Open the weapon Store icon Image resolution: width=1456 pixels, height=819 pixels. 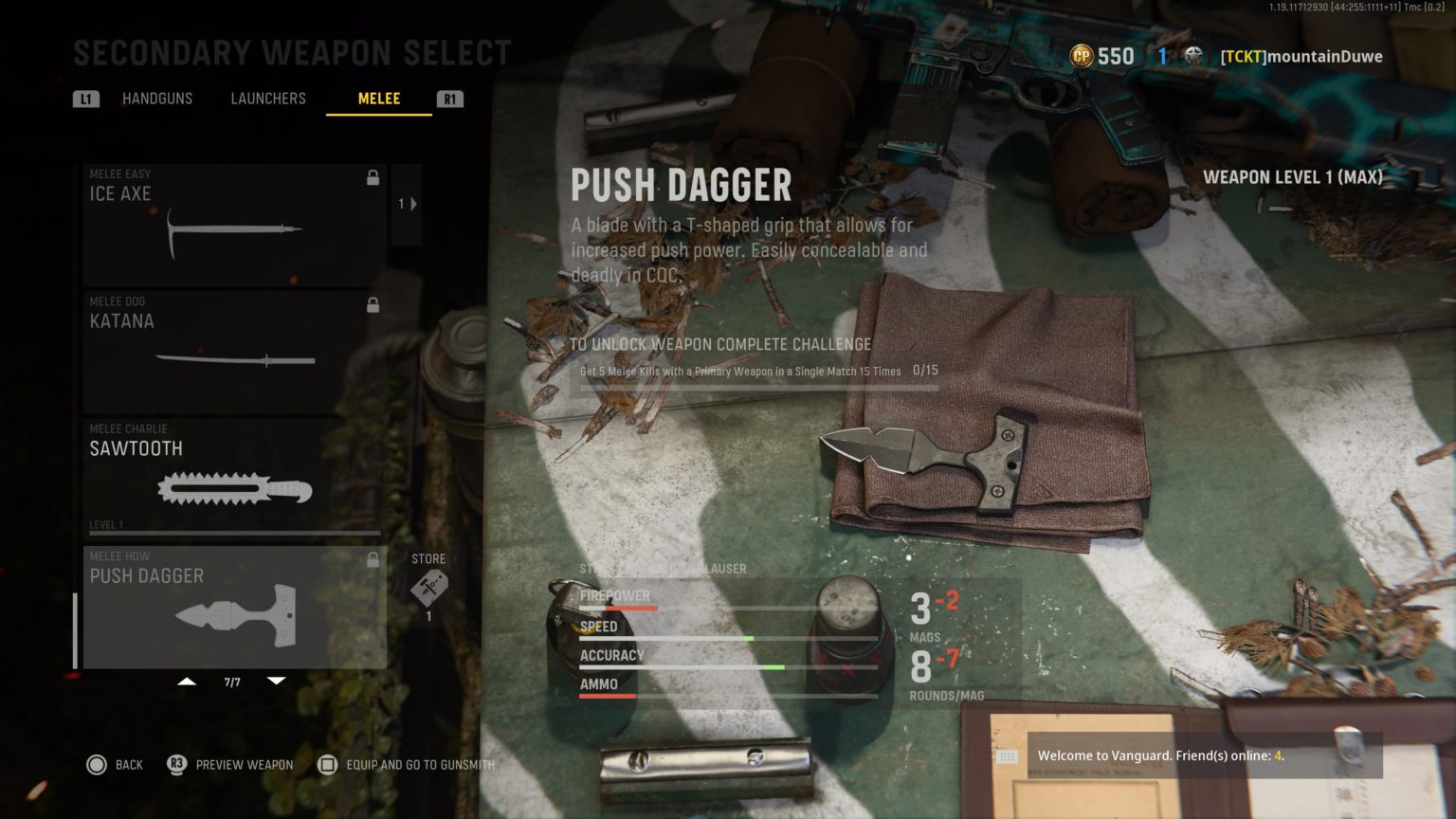(x=428, y=588)
